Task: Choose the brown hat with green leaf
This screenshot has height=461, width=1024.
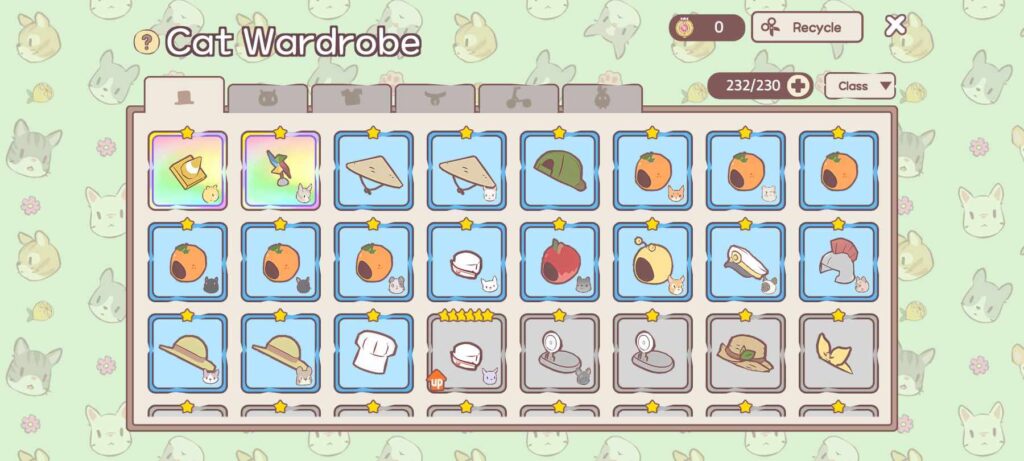Action: (x=746, y=353)
